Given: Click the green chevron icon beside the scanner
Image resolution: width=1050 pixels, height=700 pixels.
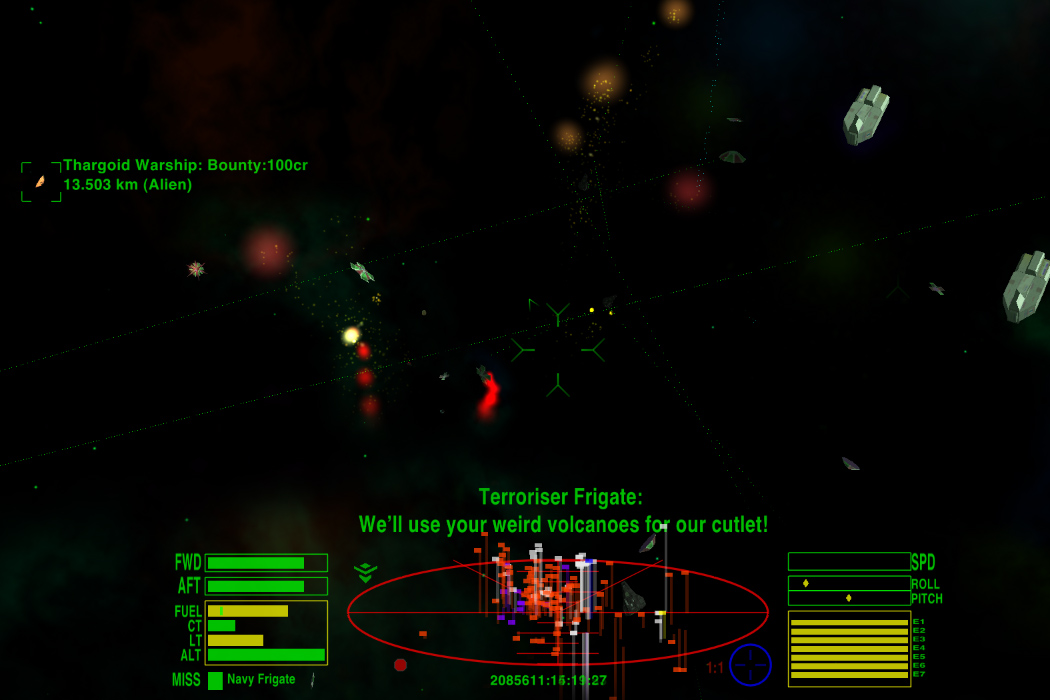Looking at the screenshot, I should (x=366, y=572).
